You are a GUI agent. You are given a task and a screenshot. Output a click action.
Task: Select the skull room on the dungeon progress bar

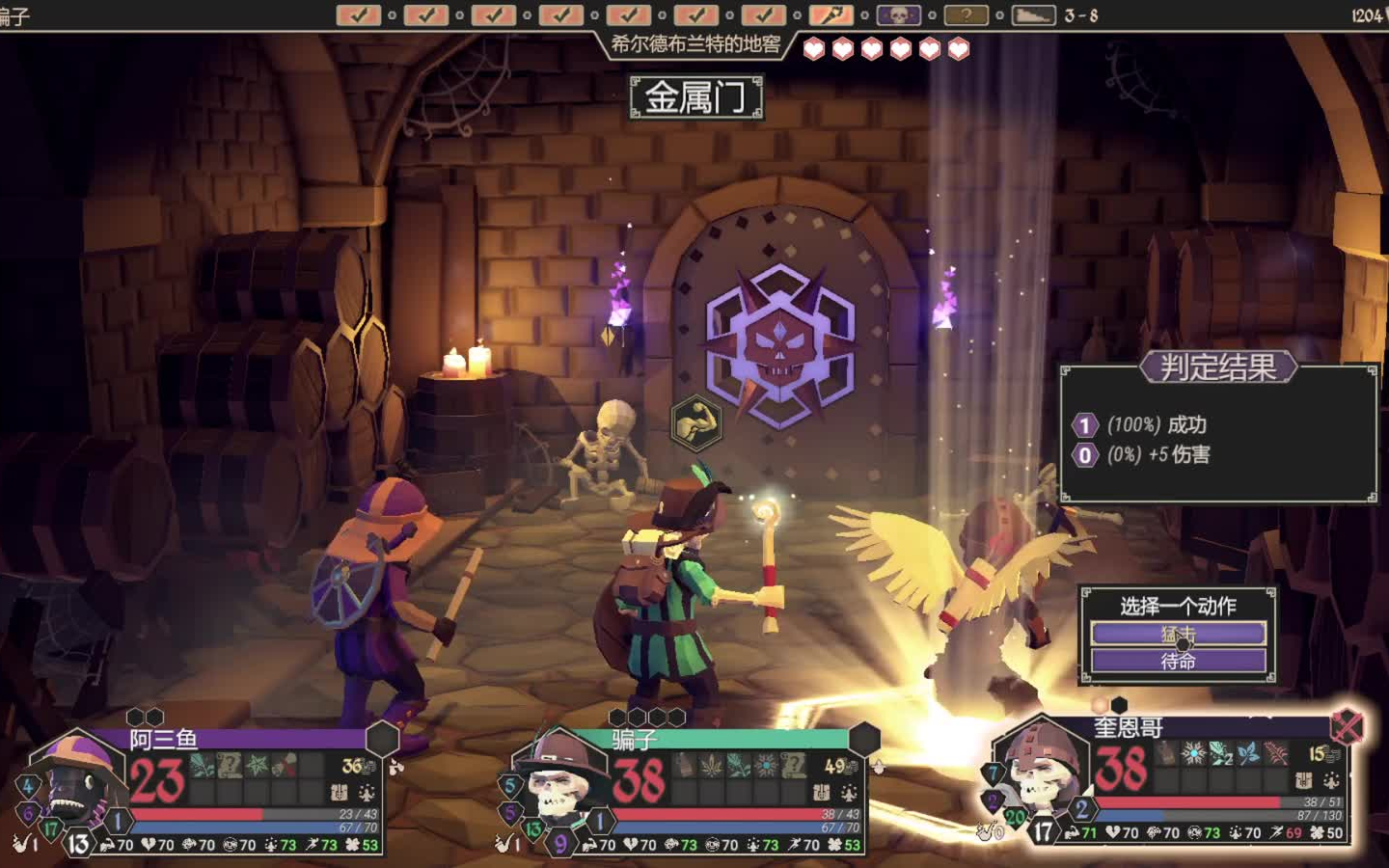898,15
